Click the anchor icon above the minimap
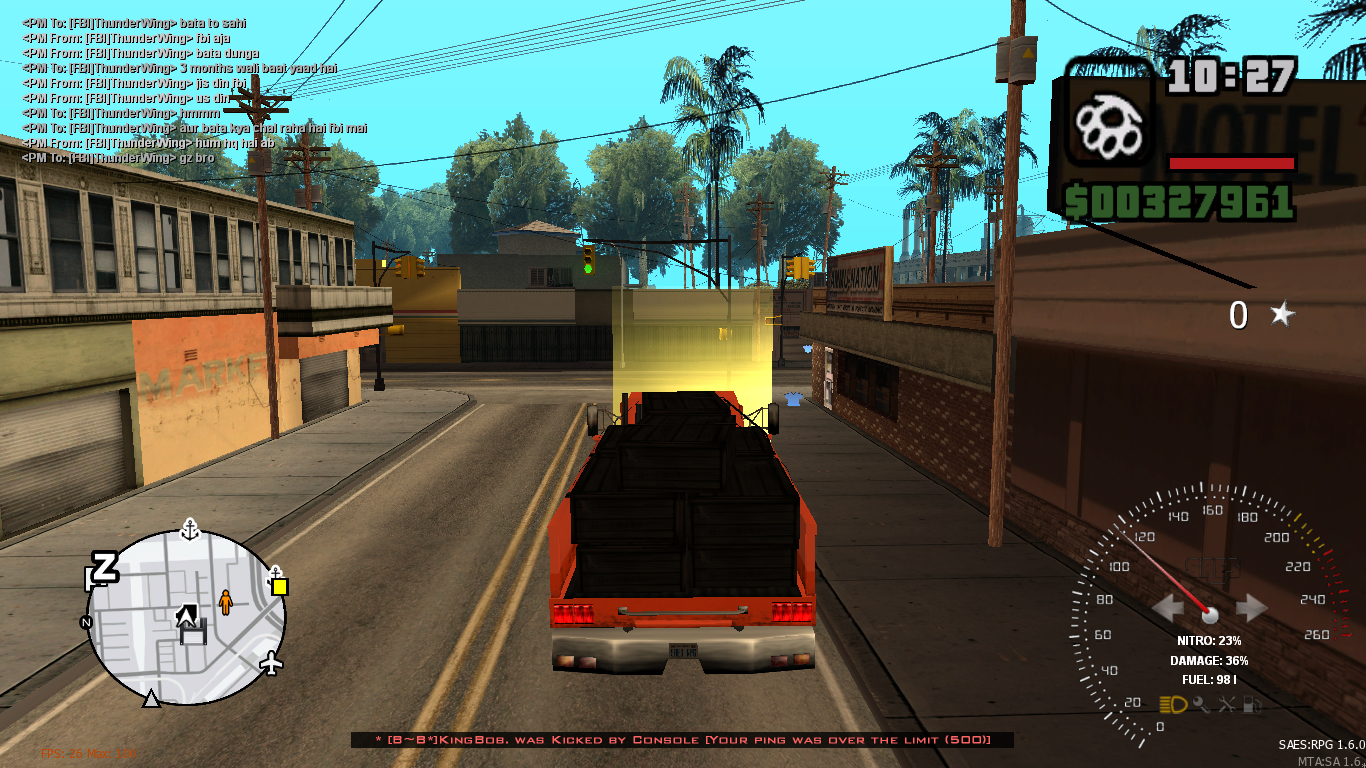This screenshot has width=1366, height=768. tap(189, 530)
